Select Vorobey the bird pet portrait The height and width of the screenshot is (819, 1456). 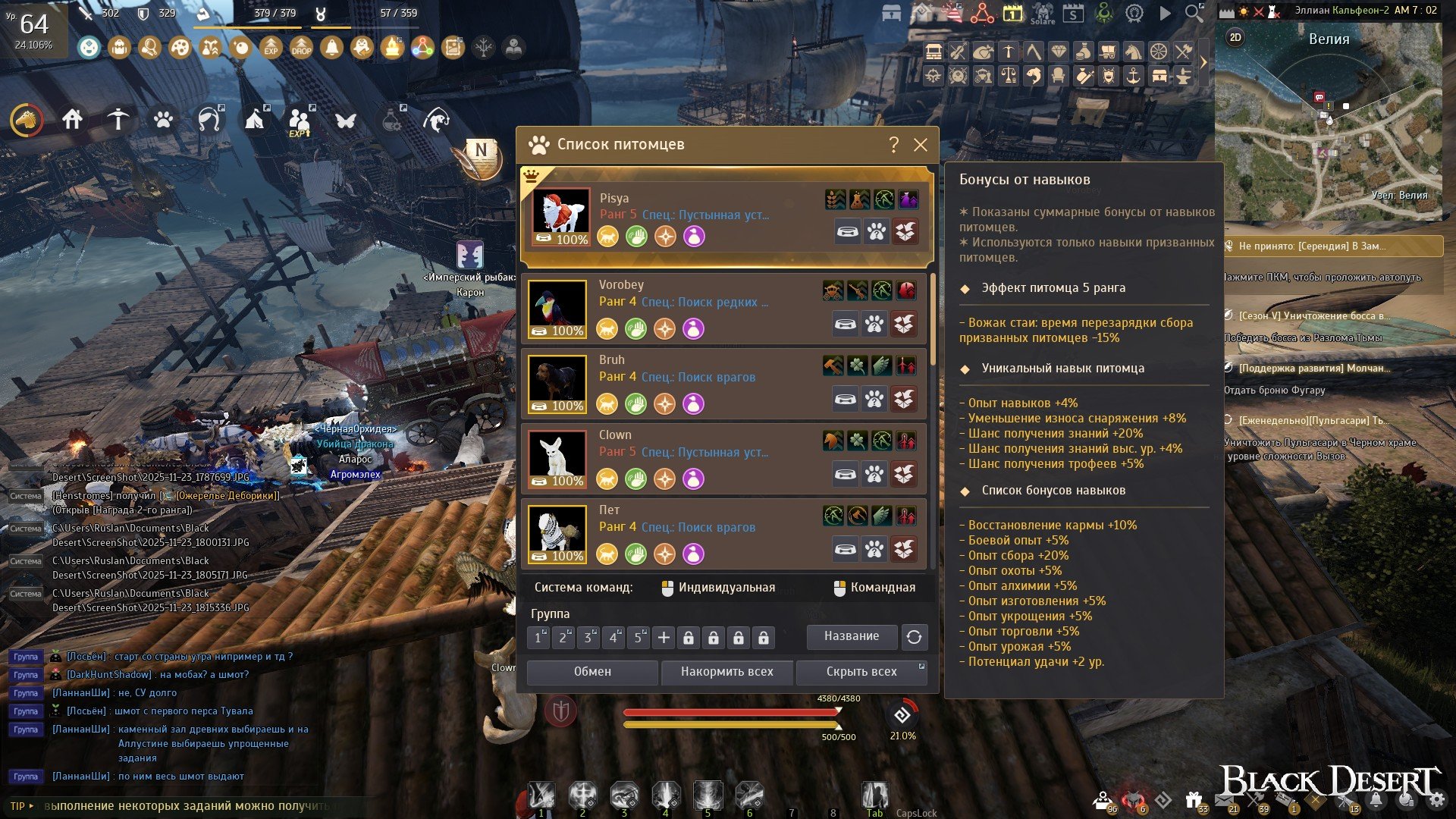click(557, 309)
